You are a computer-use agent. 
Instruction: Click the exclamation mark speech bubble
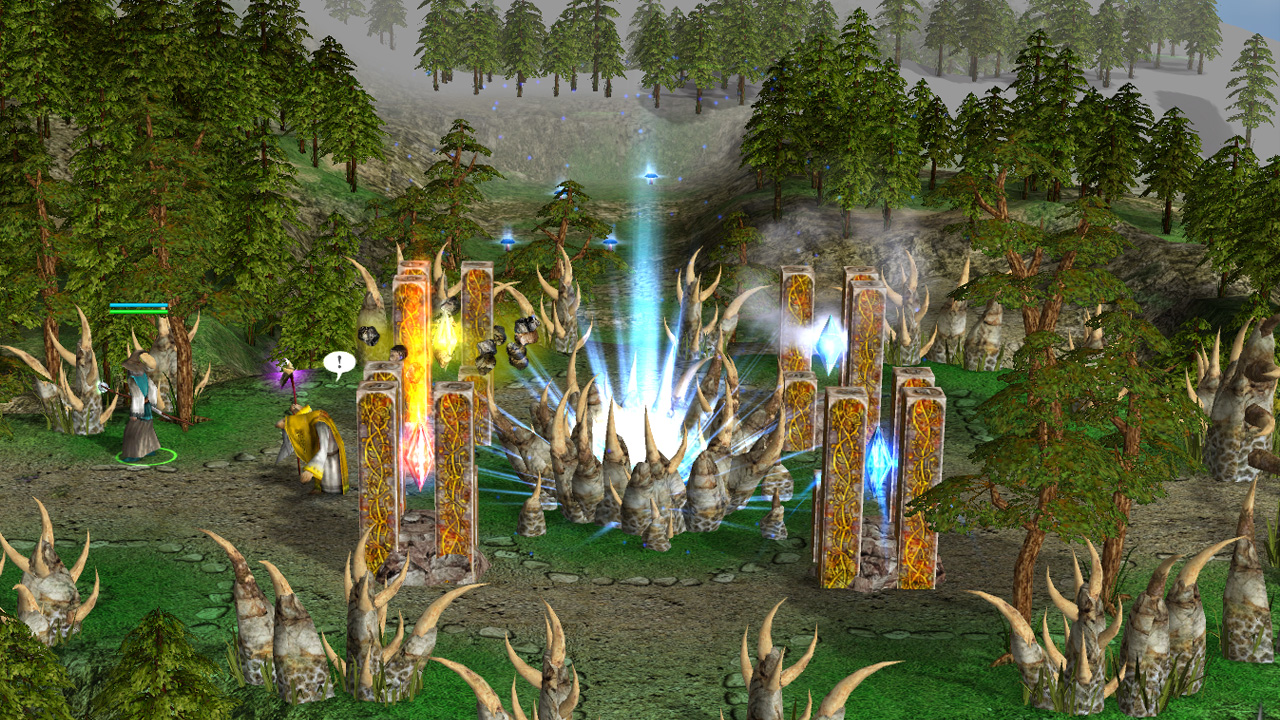click(x=338, y=360)
